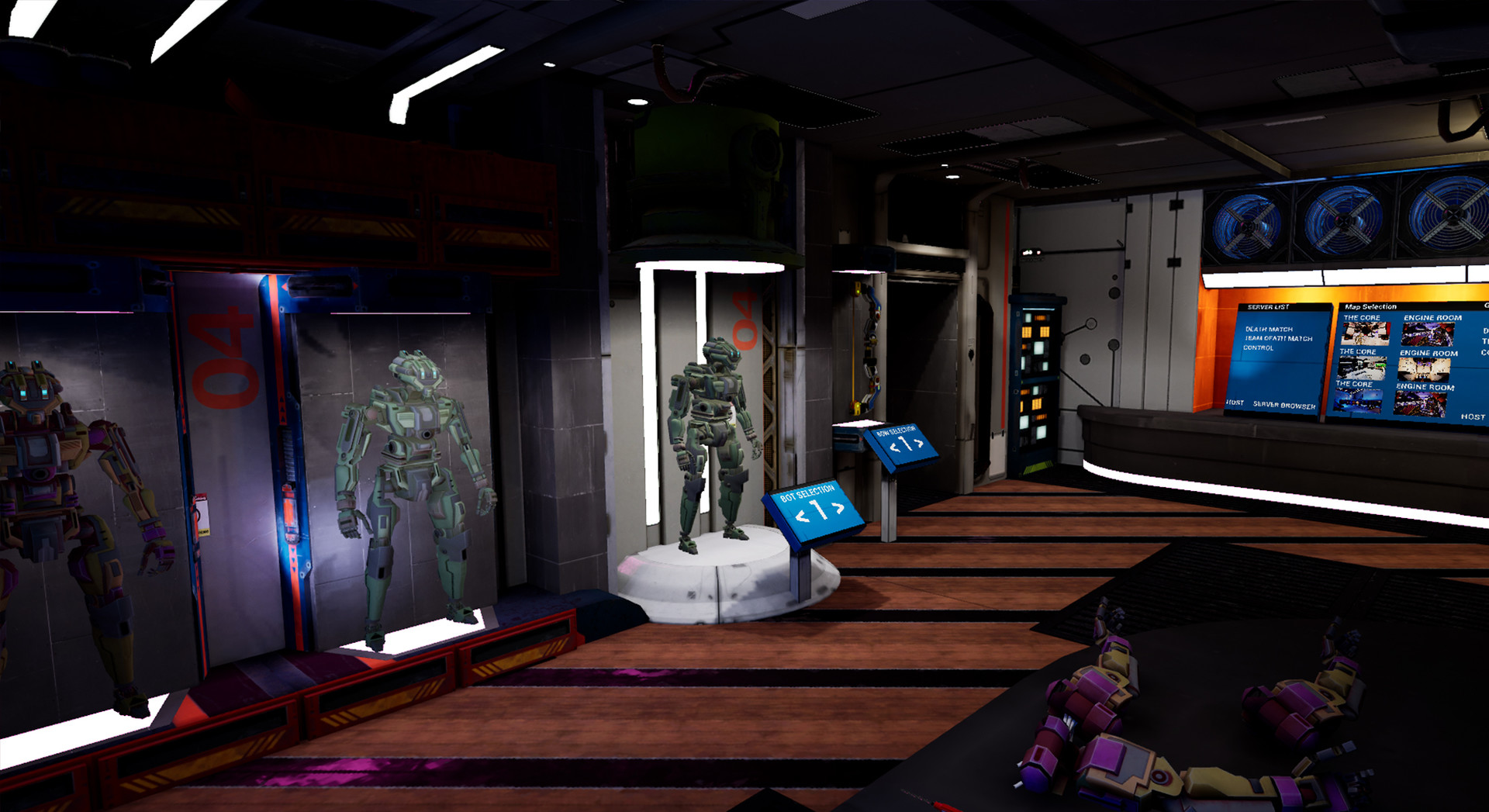Select the top The Core map thumbnail
This screenshot has height=812, width=1489.
point(1365,333)
